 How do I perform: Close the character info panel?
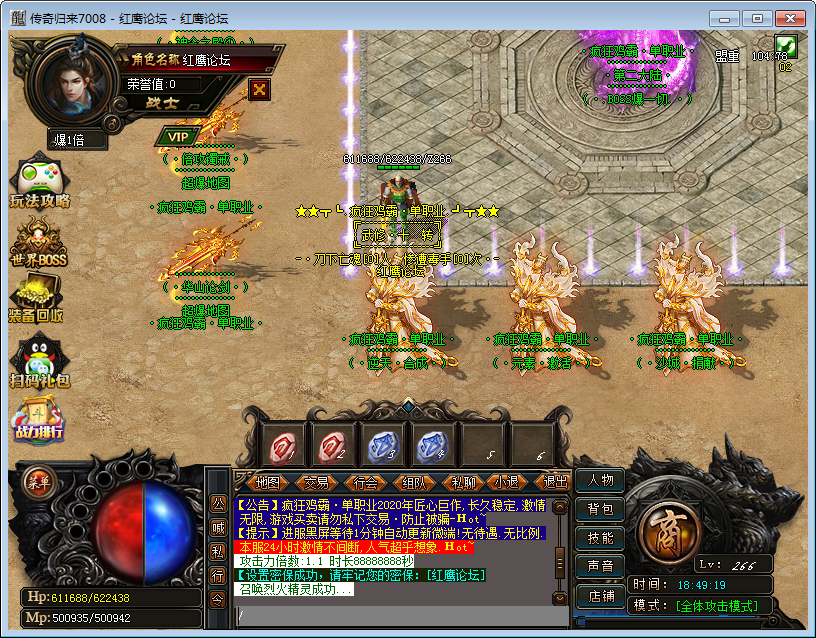pyautogui.click(x=259, y=88)
